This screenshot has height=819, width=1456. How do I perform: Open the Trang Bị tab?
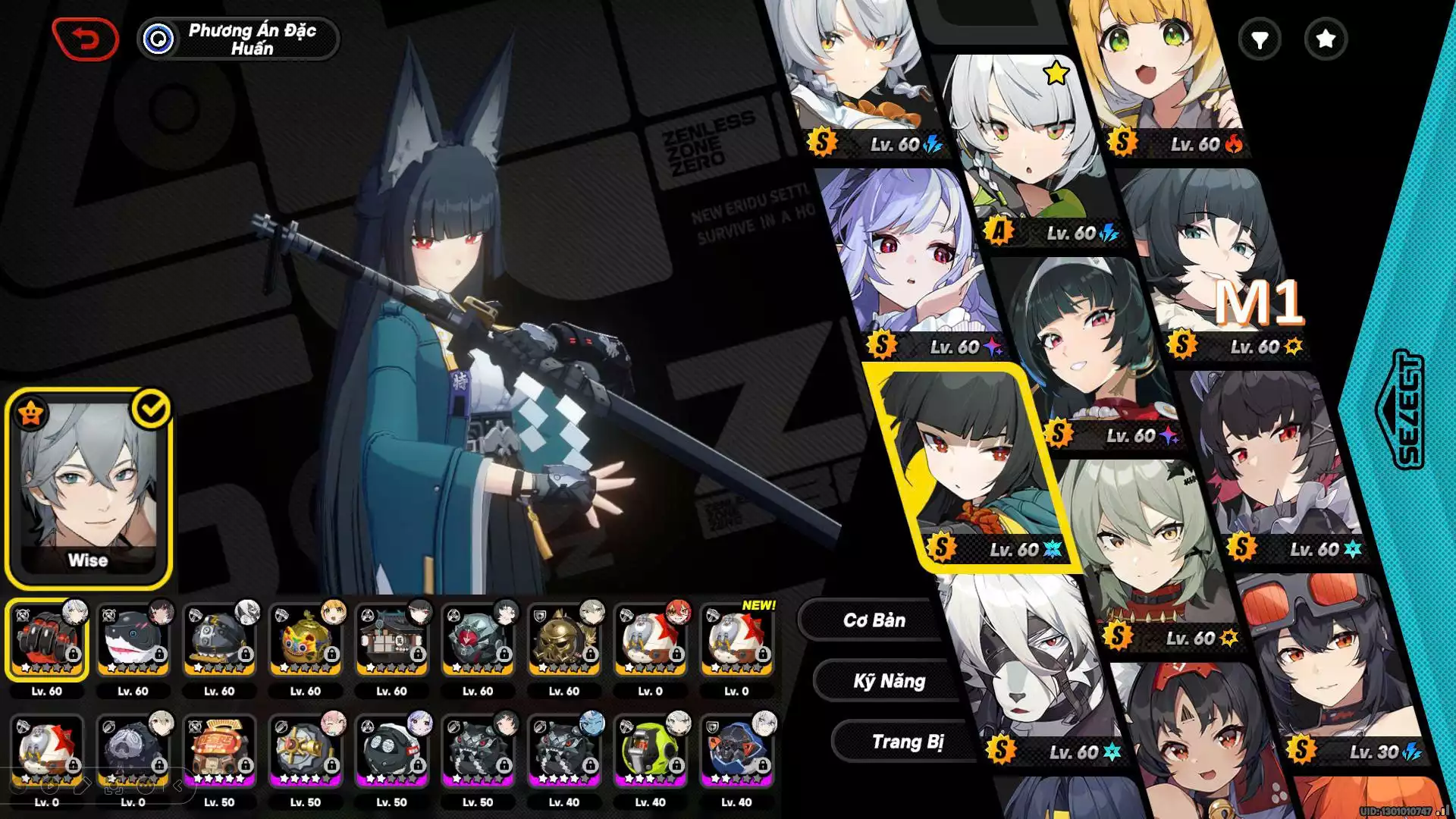point(907,742)
